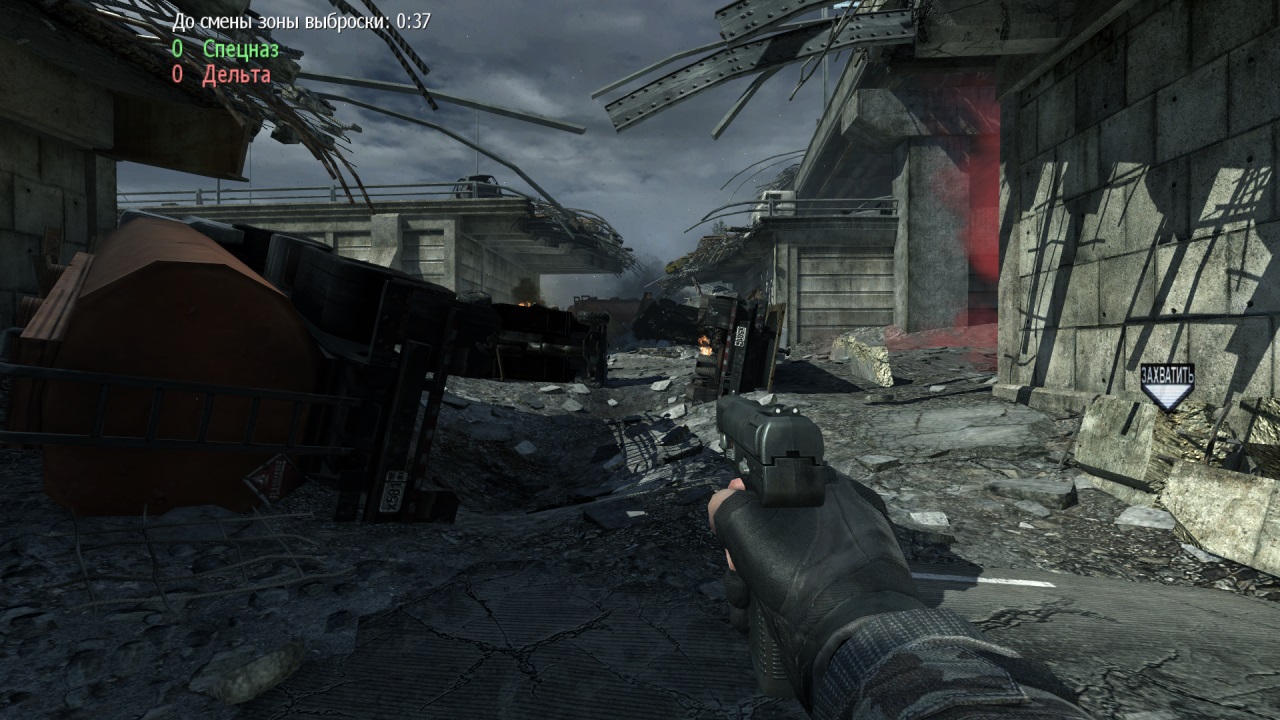Image resolution: width=1280 pixels, height=720 pixels.
Task: Click the ЗАХВАТИТЬ capture objective marker
Action: (x=1167, y=386)
